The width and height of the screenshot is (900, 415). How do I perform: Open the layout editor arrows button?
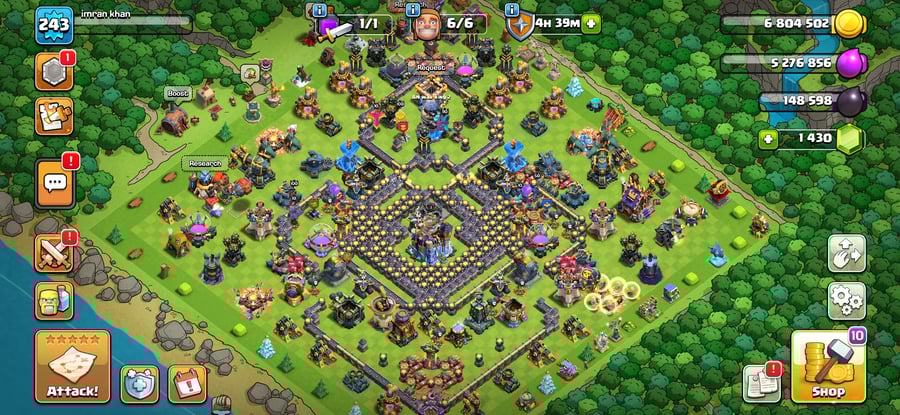coord(846,254)
